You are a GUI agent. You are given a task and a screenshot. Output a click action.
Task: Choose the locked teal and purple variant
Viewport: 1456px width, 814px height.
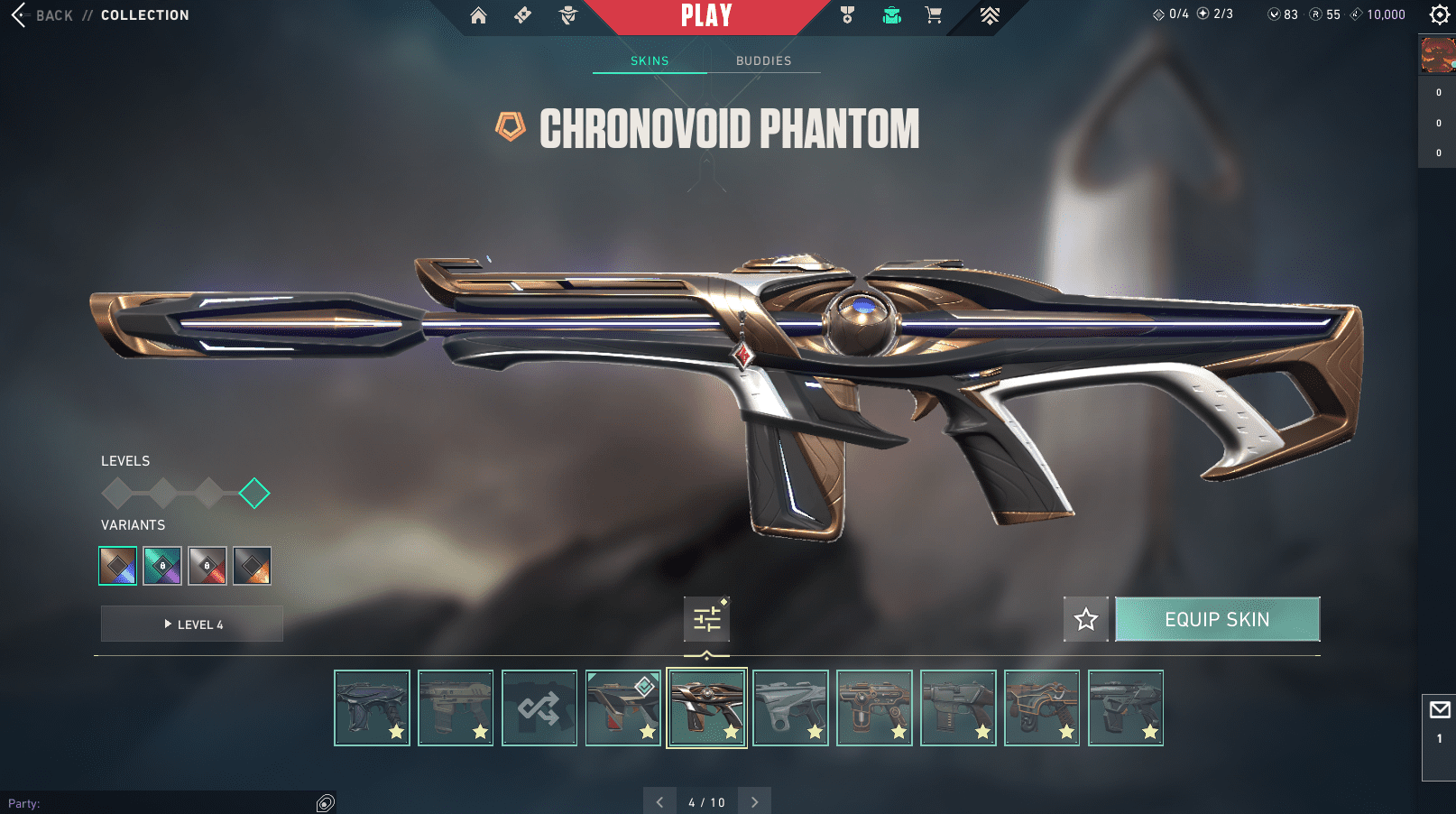pos(162,566)
